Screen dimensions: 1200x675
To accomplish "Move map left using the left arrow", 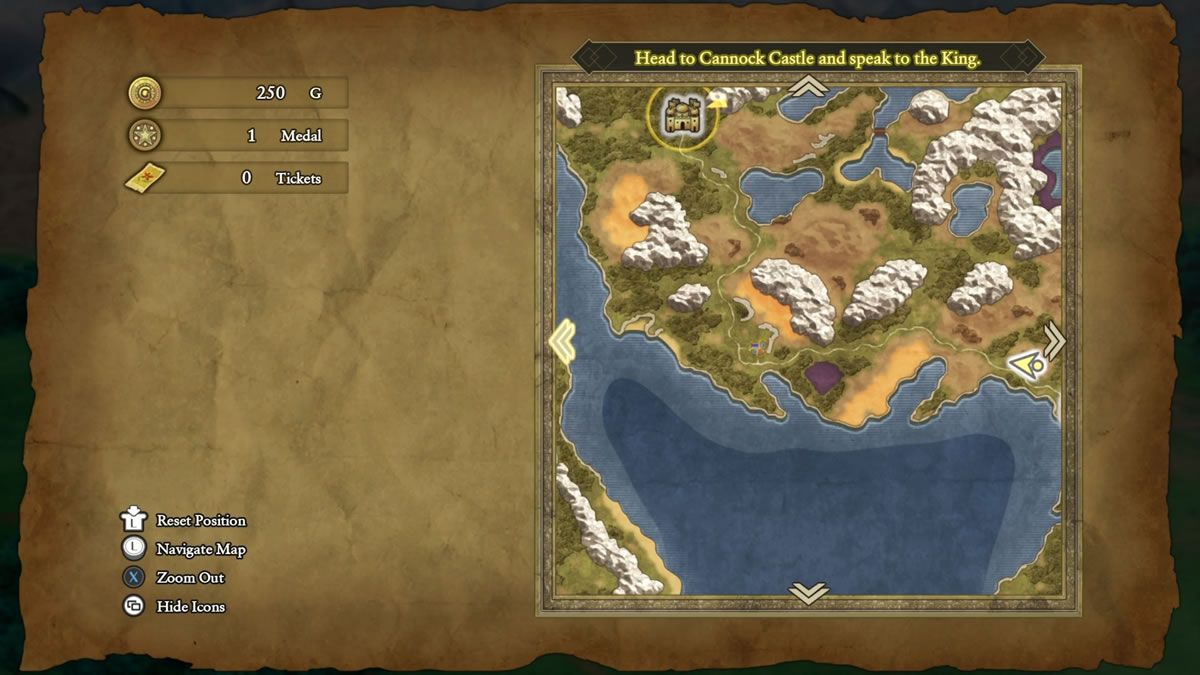I will click(x=562, y=341).
